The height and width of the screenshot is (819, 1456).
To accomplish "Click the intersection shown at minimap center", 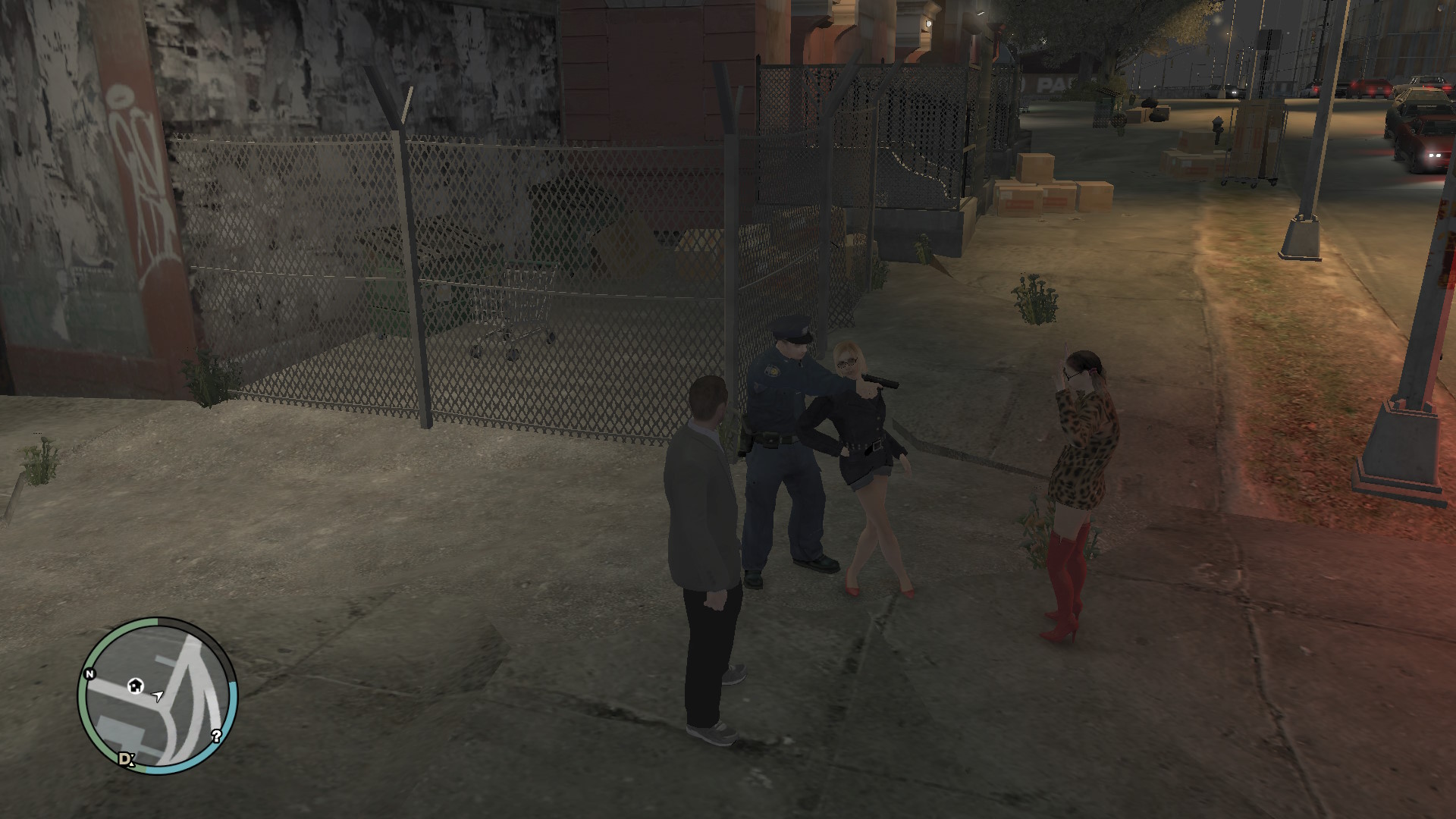I will (x=168, y=708).
